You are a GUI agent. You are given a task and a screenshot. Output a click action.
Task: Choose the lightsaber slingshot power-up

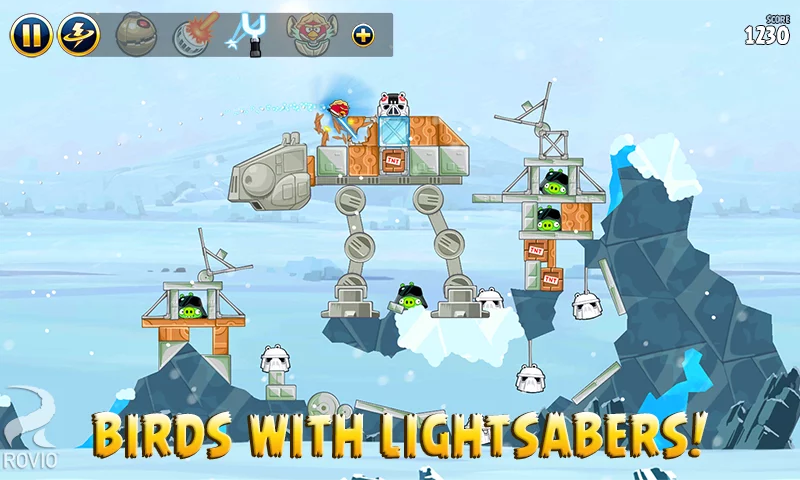[249, 34]
